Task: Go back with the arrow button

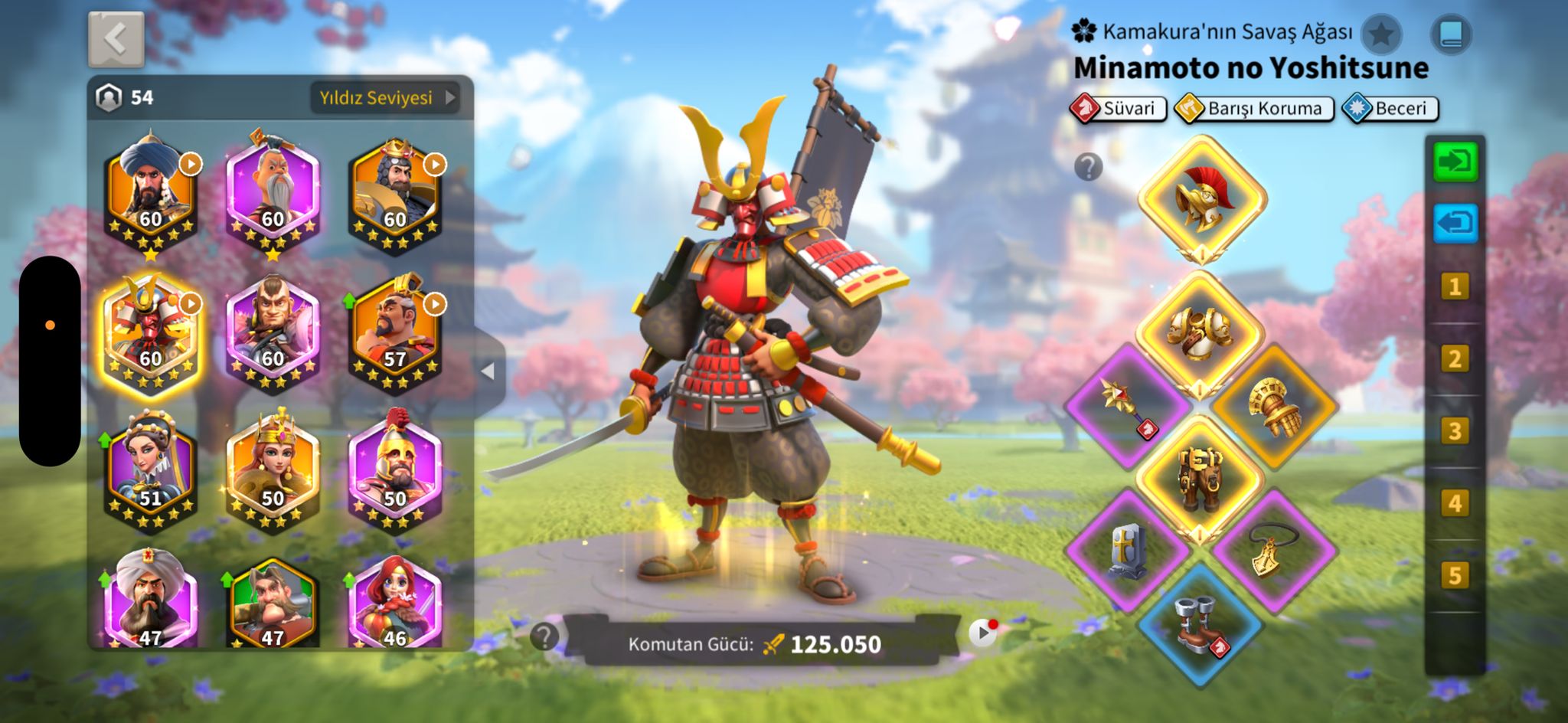Action: 116,39
